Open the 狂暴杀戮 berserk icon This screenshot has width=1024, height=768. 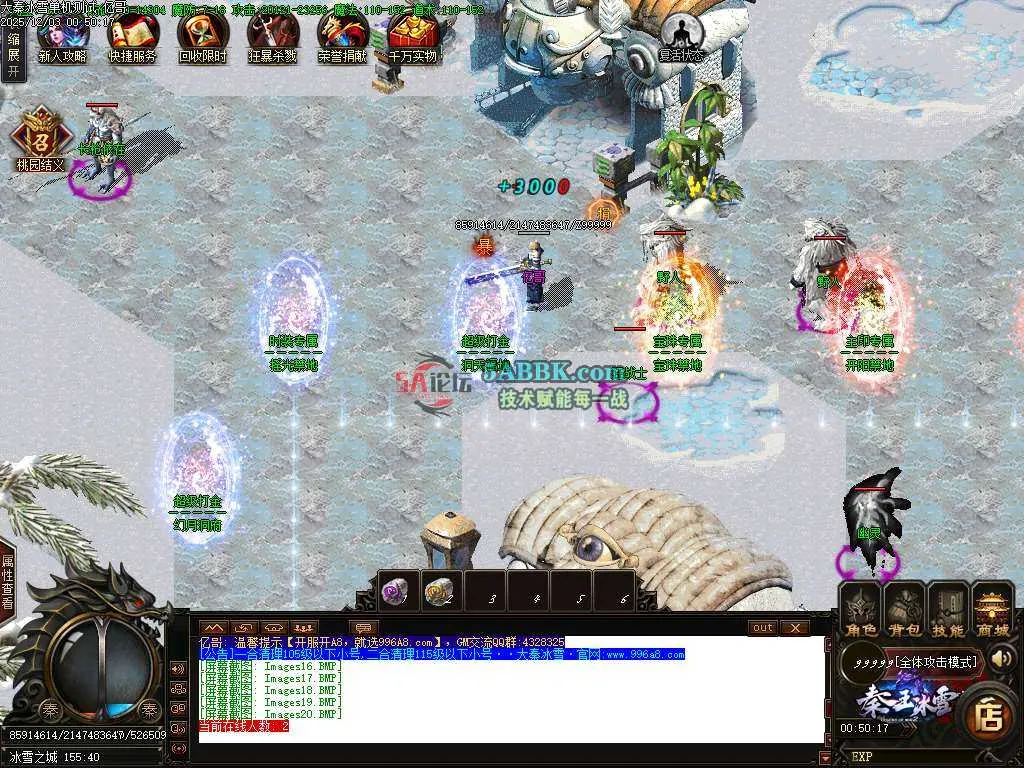[x=272, y=36]
